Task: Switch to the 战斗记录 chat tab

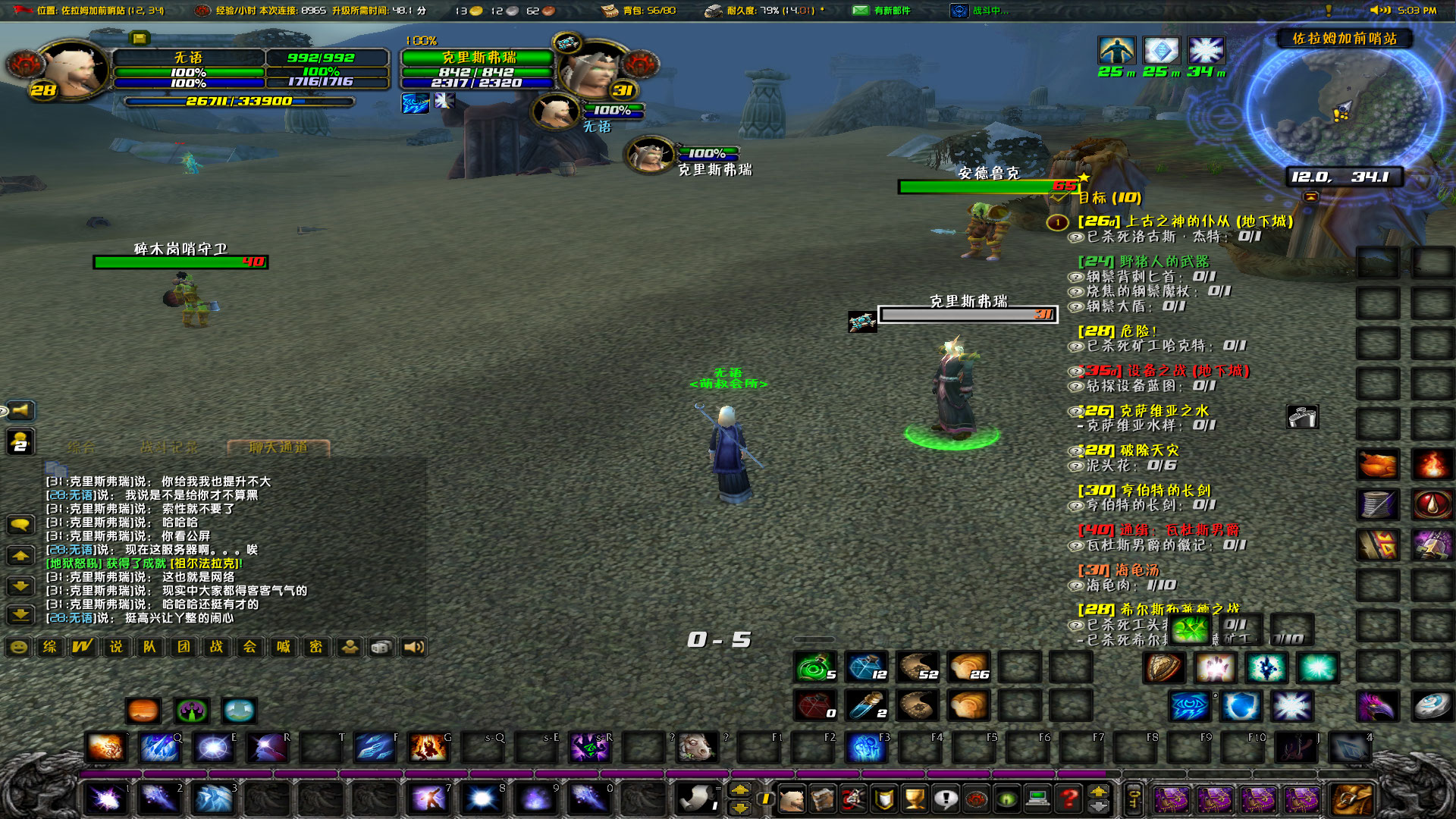Action: pyautogui.click(x=168, y=446)
